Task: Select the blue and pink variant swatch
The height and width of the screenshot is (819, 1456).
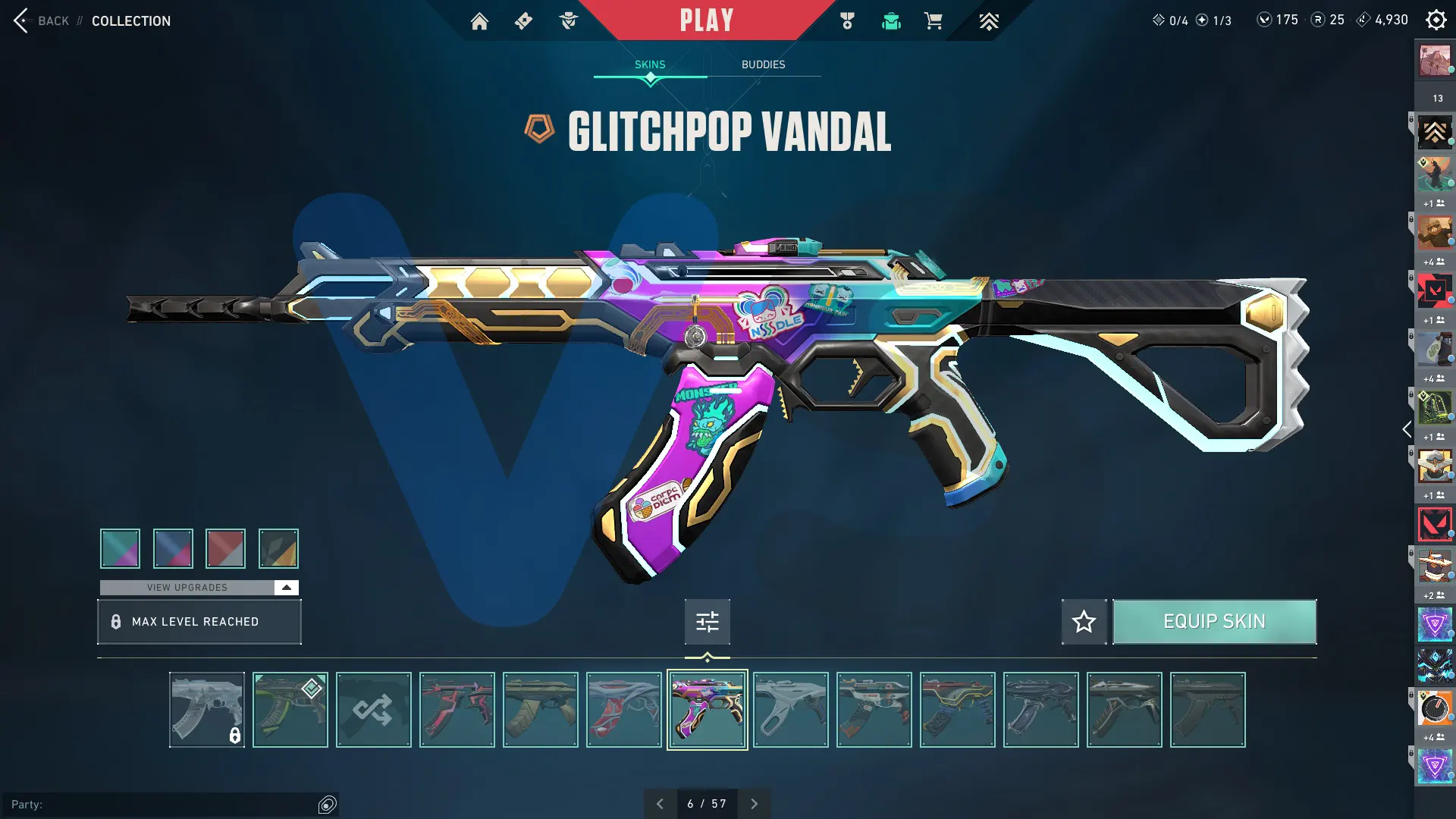Action: coord(173,548)
